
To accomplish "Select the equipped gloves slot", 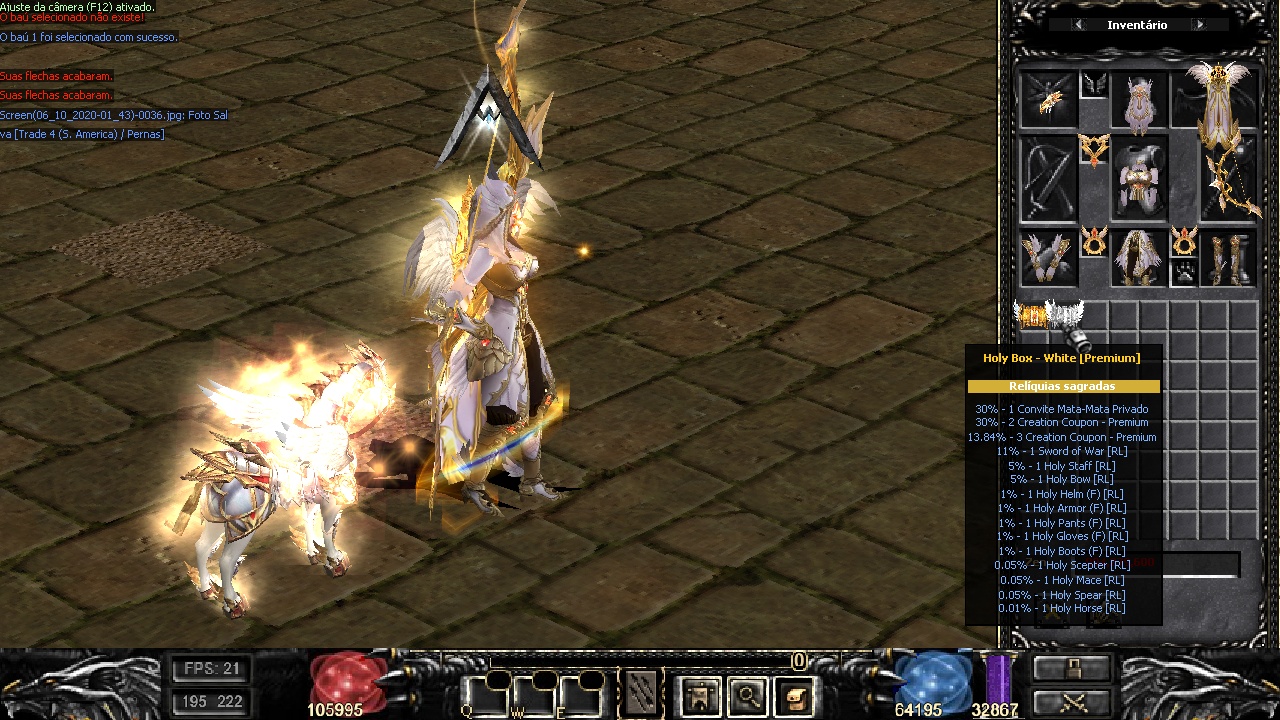I will coord(1048,258).
